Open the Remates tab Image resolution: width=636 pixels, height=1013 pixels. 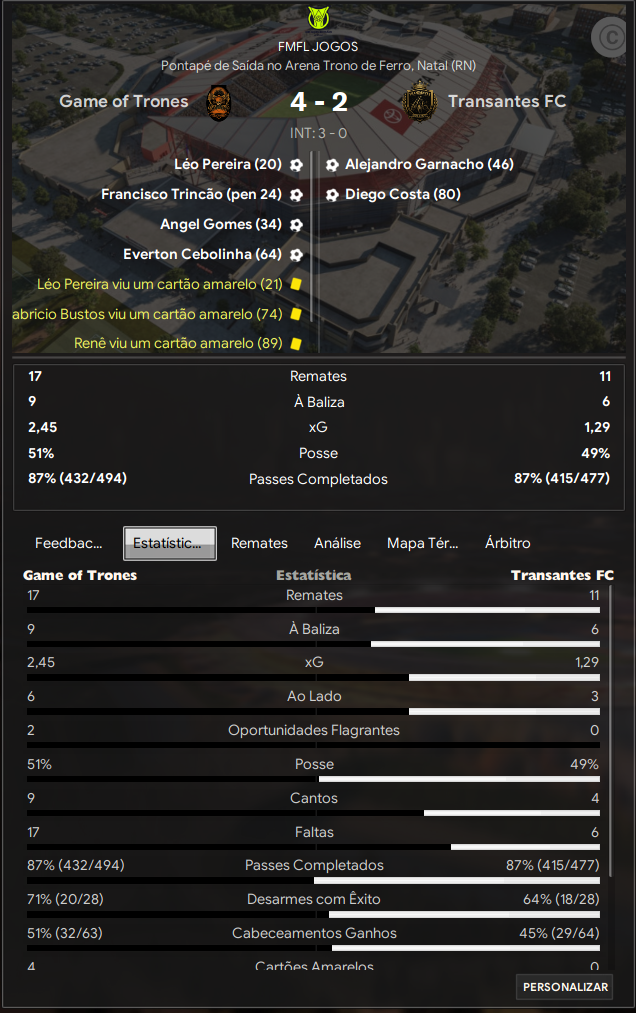coord(259,543)
